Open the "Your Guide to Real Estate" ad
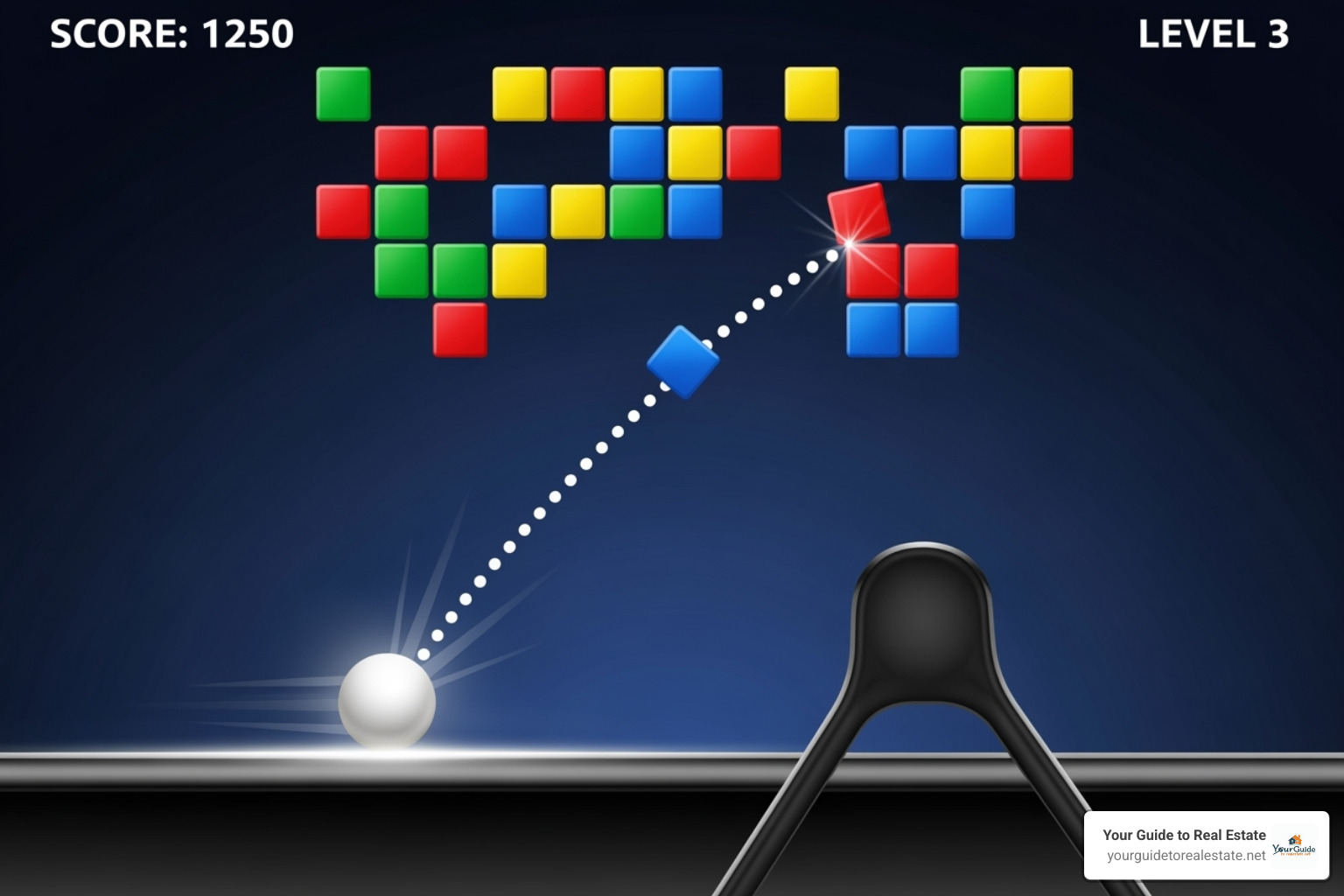 (x=1185, y=835)
